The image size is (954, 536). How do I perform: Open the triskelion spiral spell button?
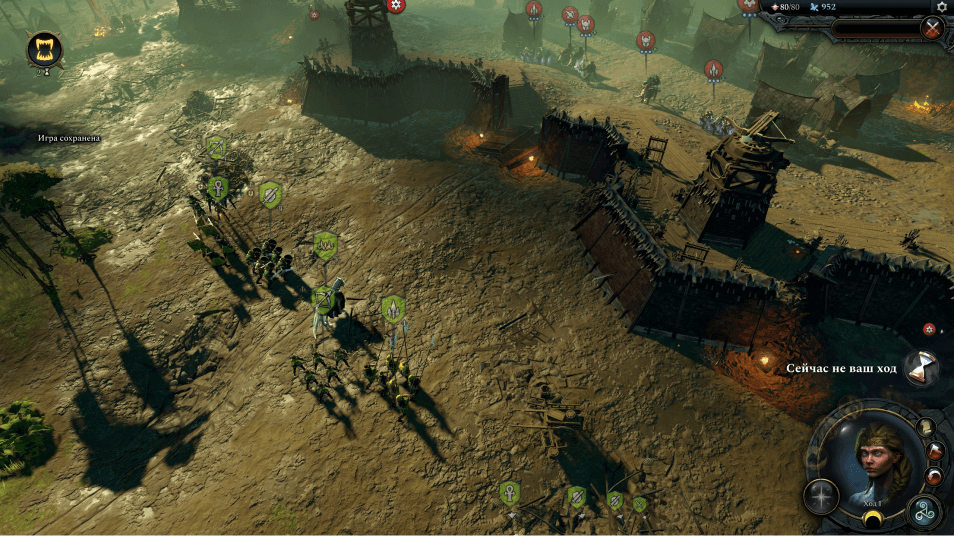[x=924, y=512]
